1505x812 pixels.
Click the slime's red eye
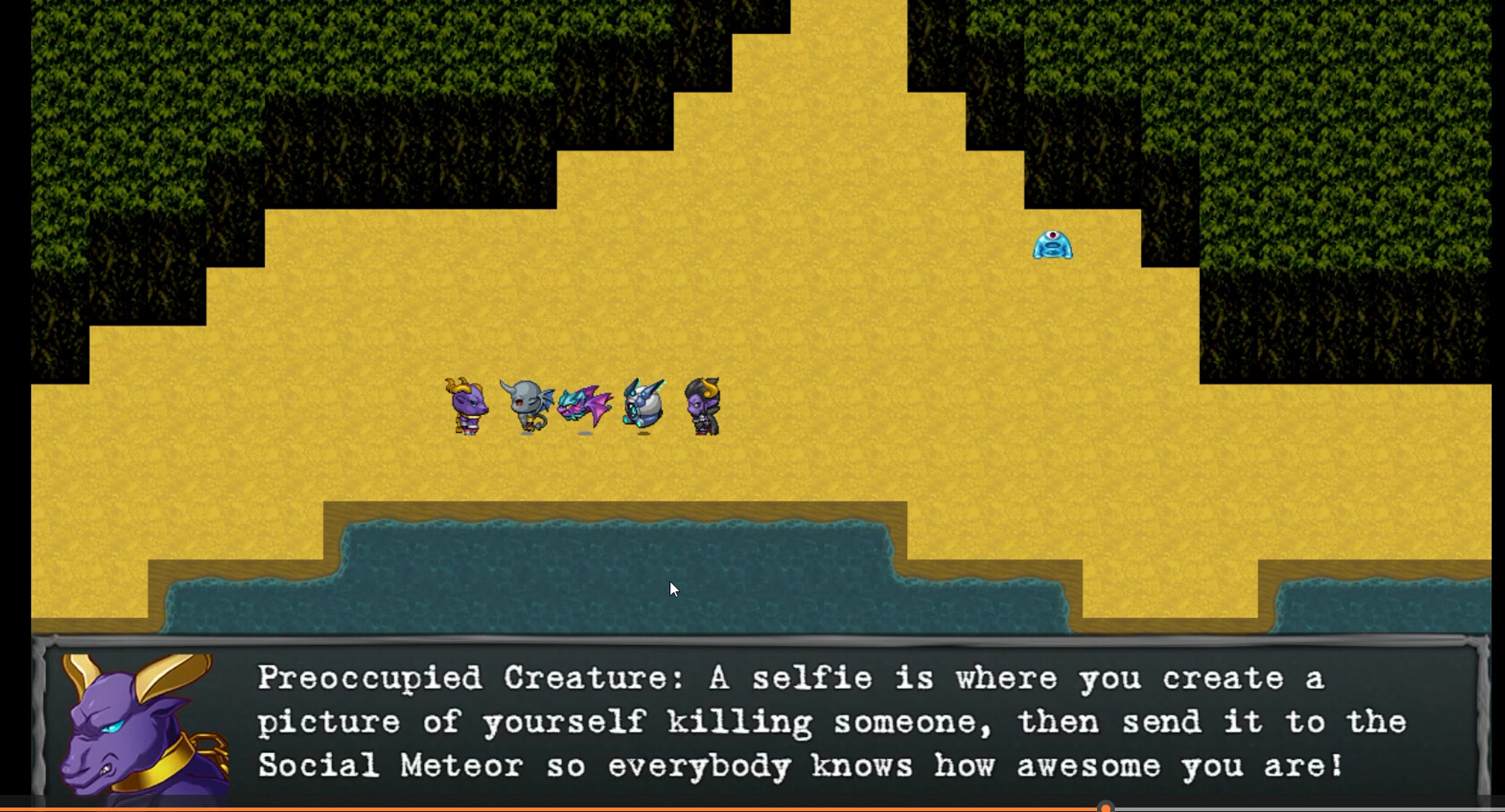pyautogui.click(x=1051, y=234)
